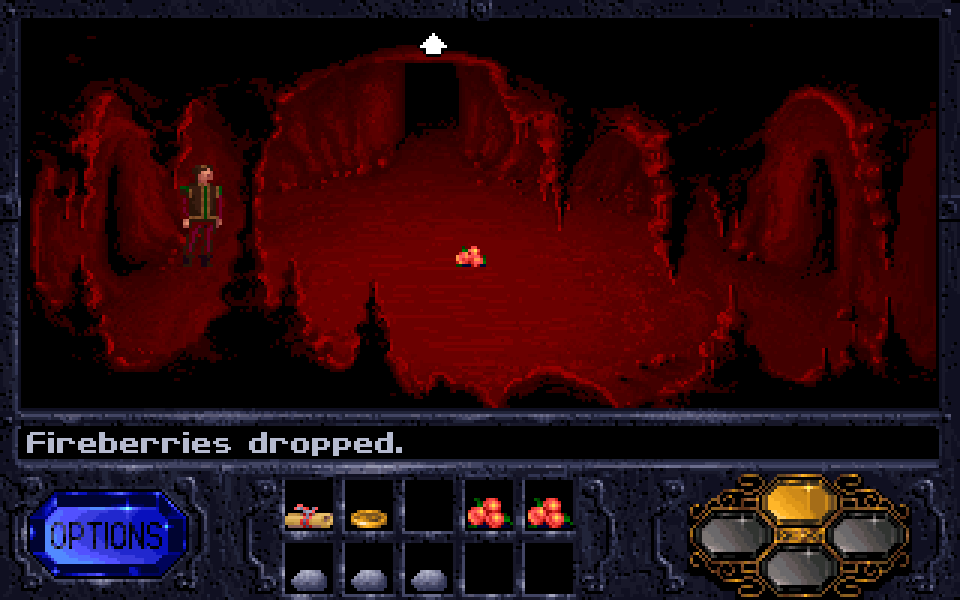Viewport: 960px width, 600px height.
Task: Open the blue OPTIONS menu
Action: tap(107, 534)
